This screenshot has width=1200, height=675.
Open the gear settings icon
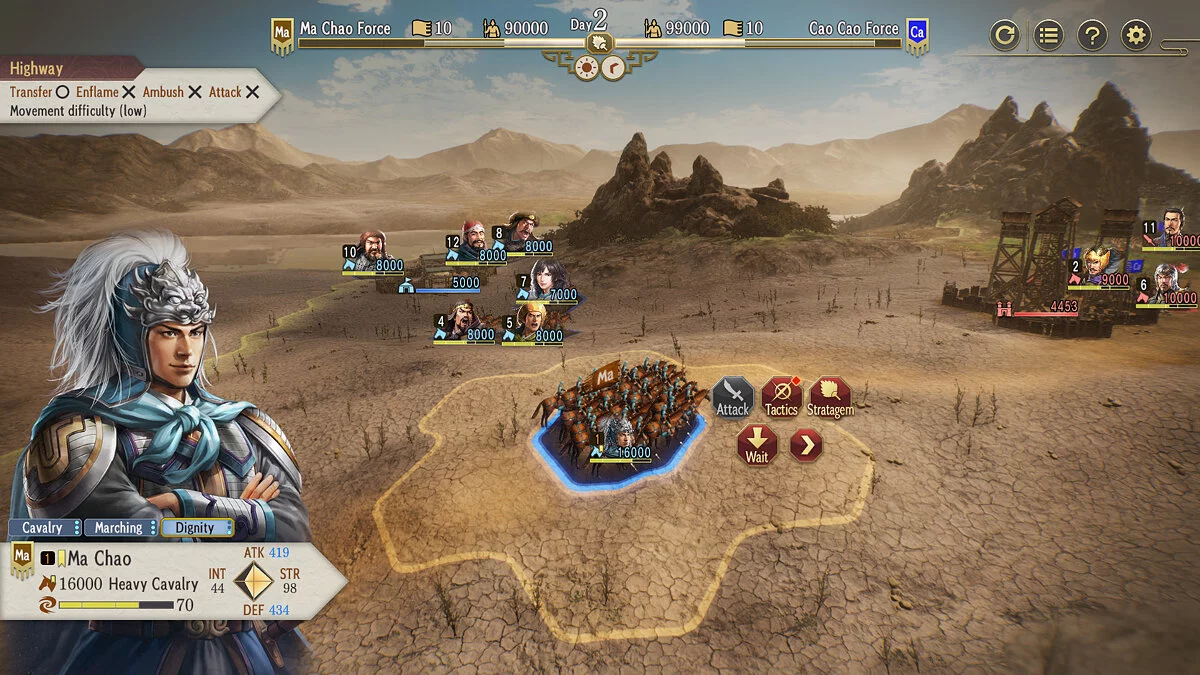[x=1135, y=36]
